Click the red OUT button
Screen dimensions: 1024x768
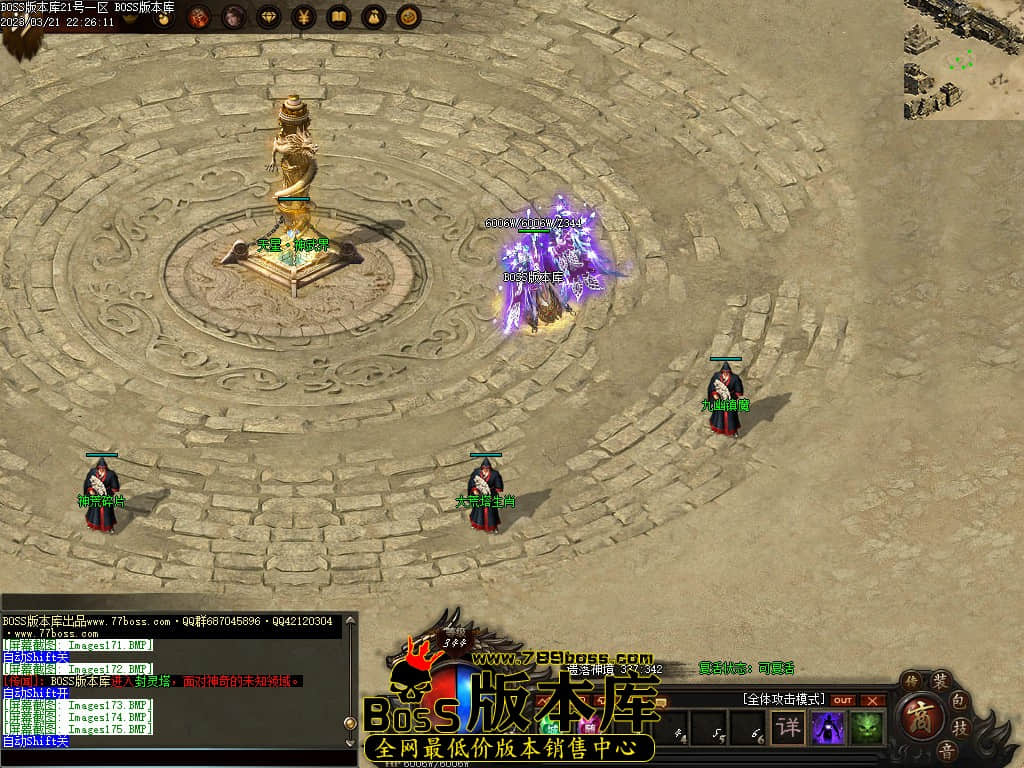click(843, 700)
